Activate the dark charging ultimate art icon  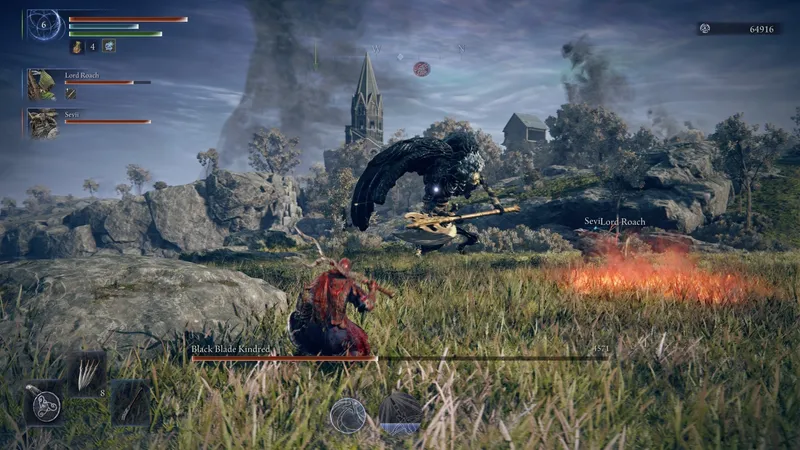coord(399,413)
